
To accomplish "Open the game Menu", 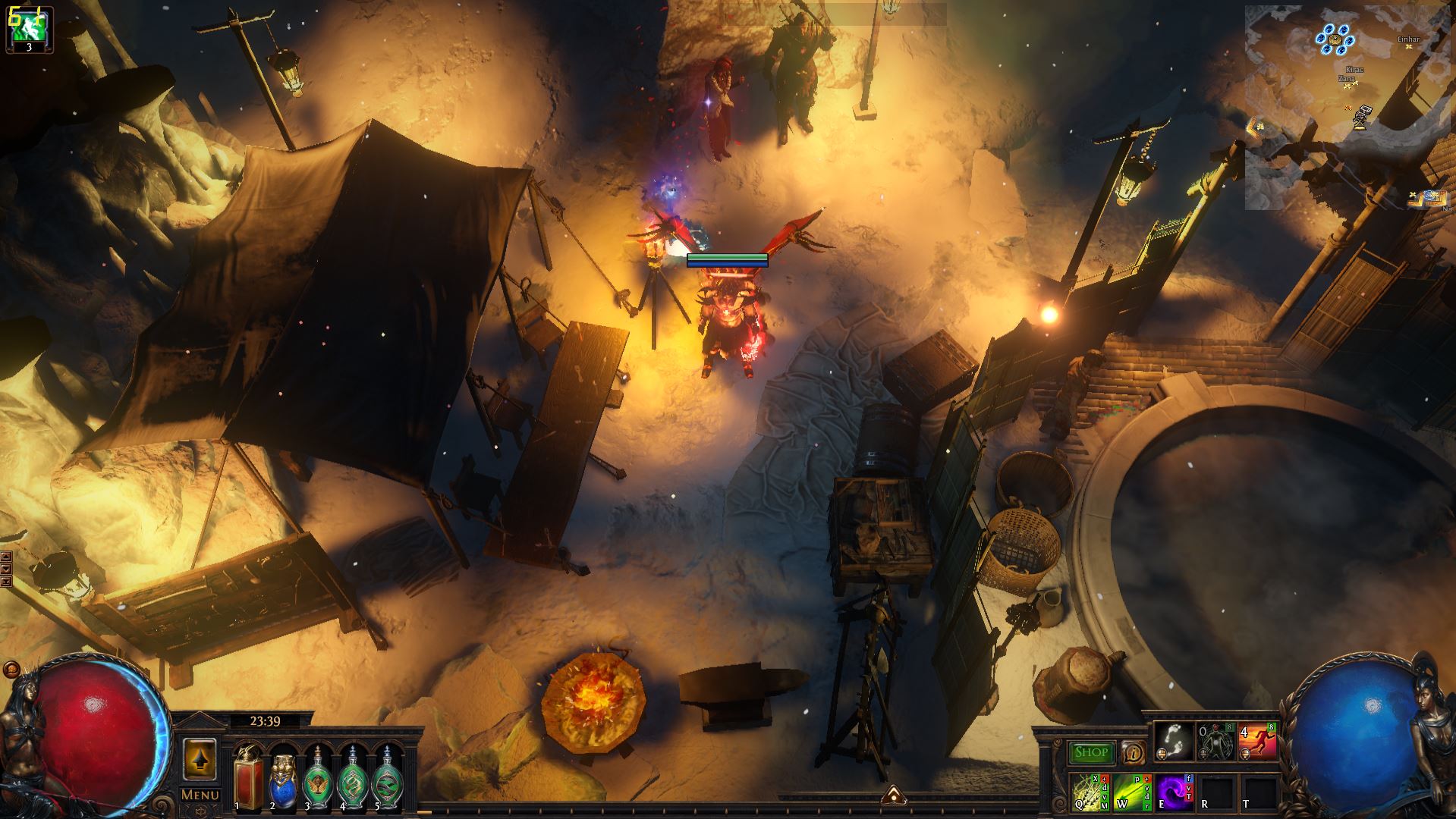I will (x=200, y=794).
